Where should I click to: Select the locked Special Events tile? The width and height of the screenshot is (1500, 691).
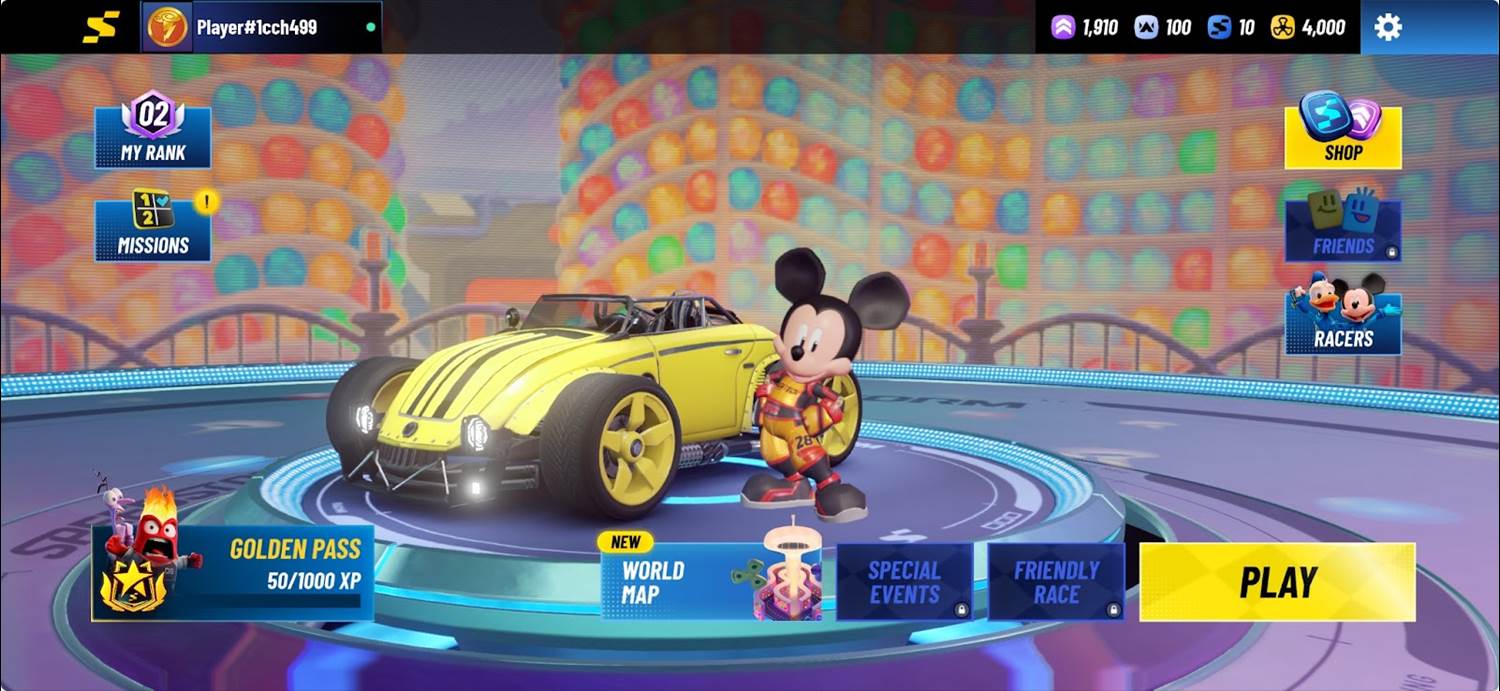coord(904,582)
